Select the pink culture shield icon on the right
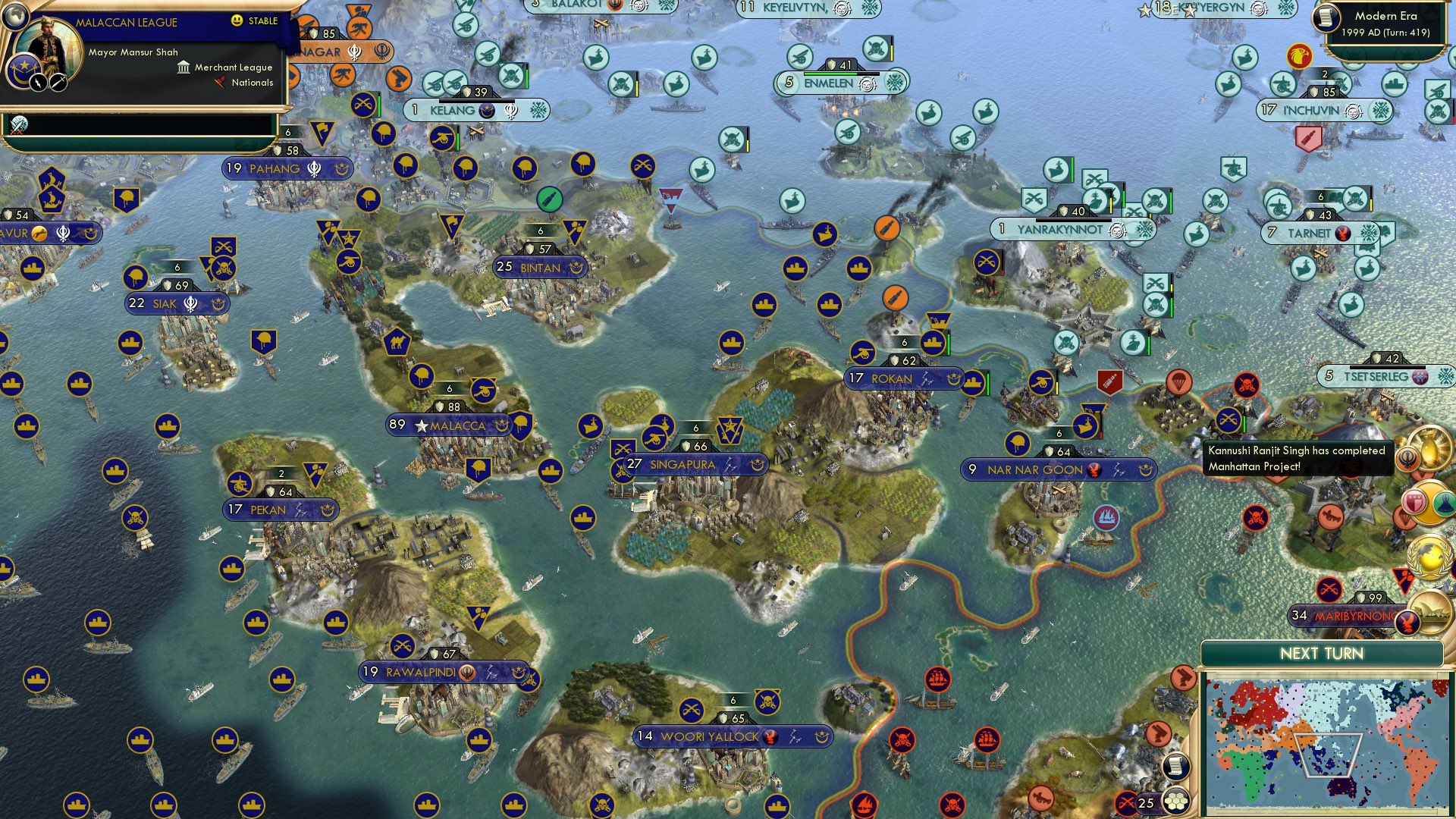The width and height of the screenshot is (1456, 819). tap(1415, 501)
